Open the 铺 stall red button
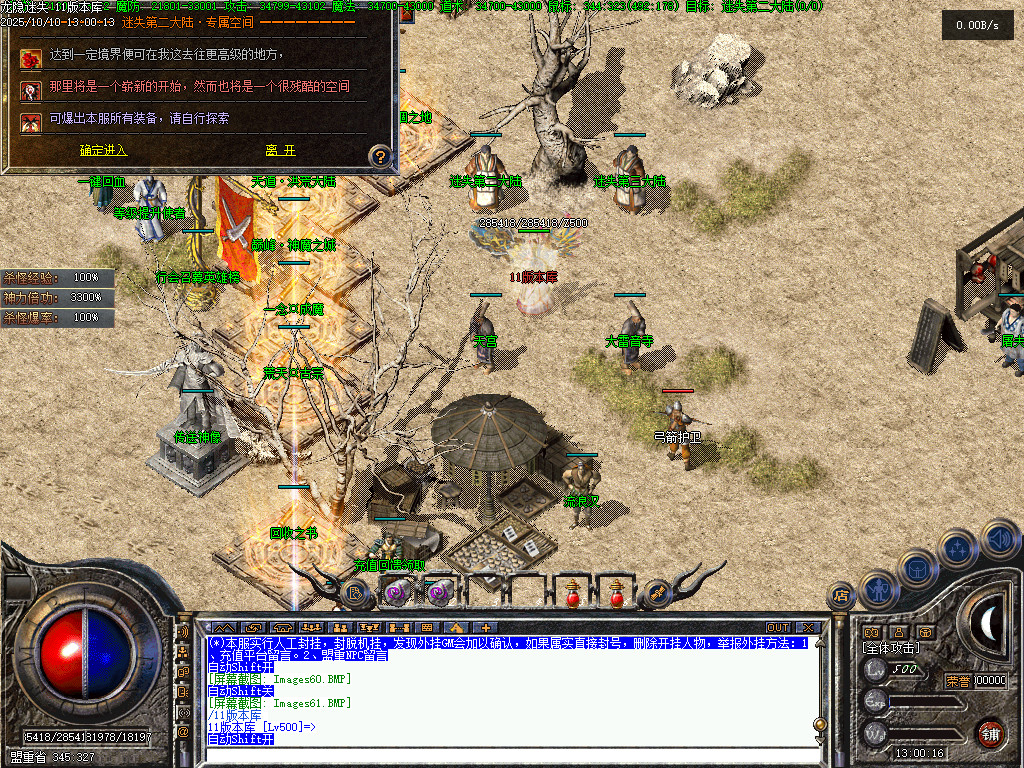Screen dimensions: 1024x768 click(990, 731)
